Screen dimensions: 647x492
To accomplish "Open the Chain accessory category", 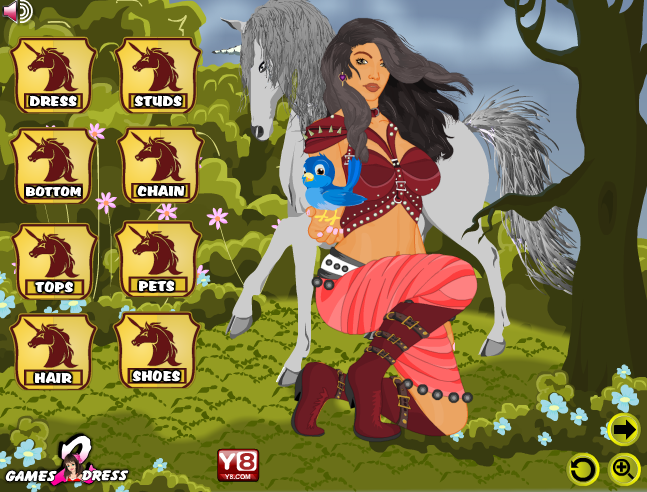I will coord(159,166).
